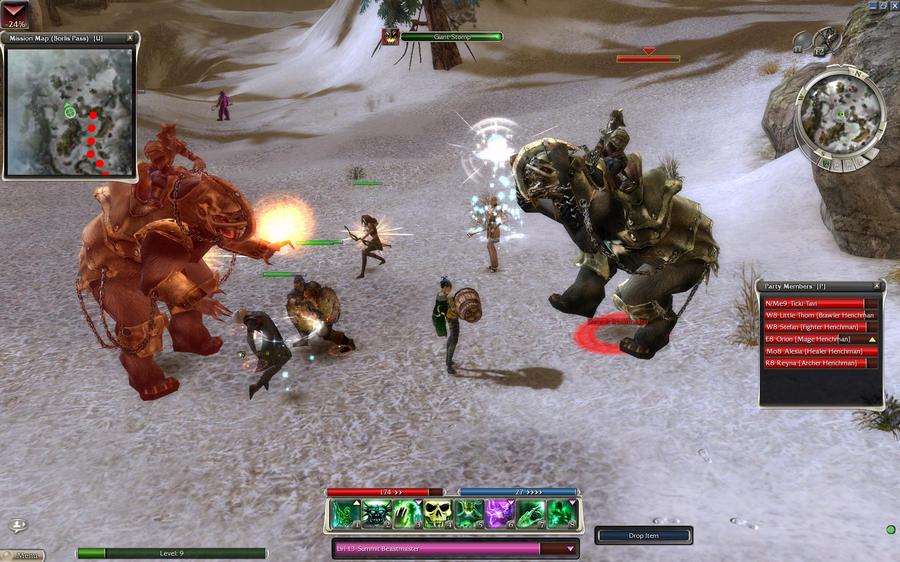The height and width of the screenshot is (562, 900).
Task: Activate the green demon face skill, slot 2
Action: (x=377, y=514)
